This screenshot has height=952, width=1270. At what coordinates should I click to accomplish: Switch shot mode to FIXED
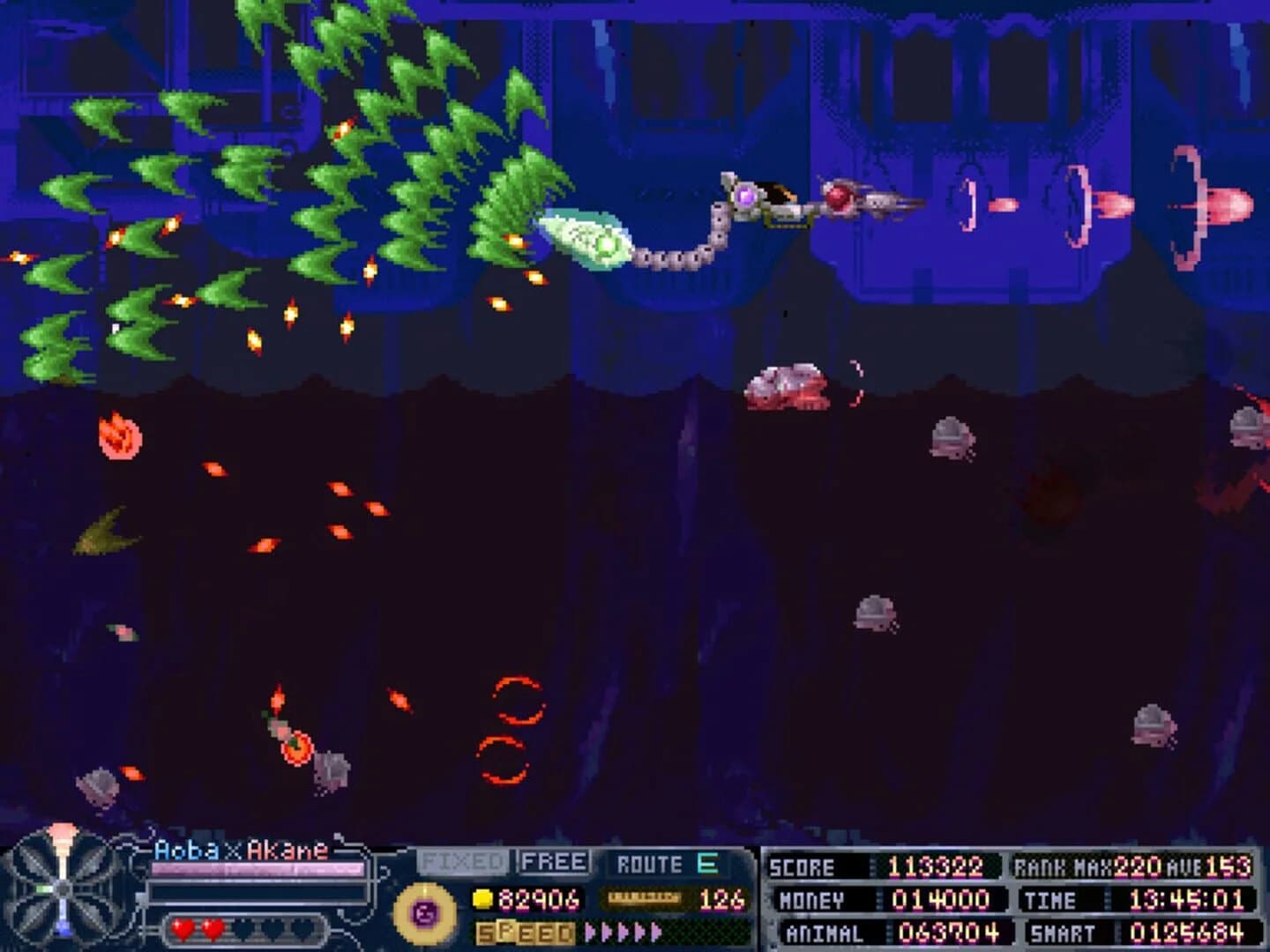pyautogui.click(x=462, y=862)
